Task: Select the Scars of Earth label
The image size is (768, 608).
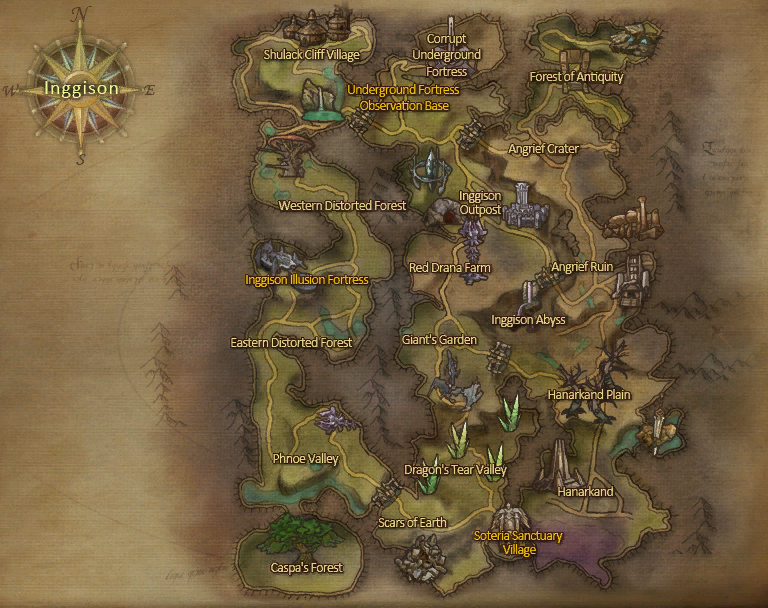Action: coord(412,523)
